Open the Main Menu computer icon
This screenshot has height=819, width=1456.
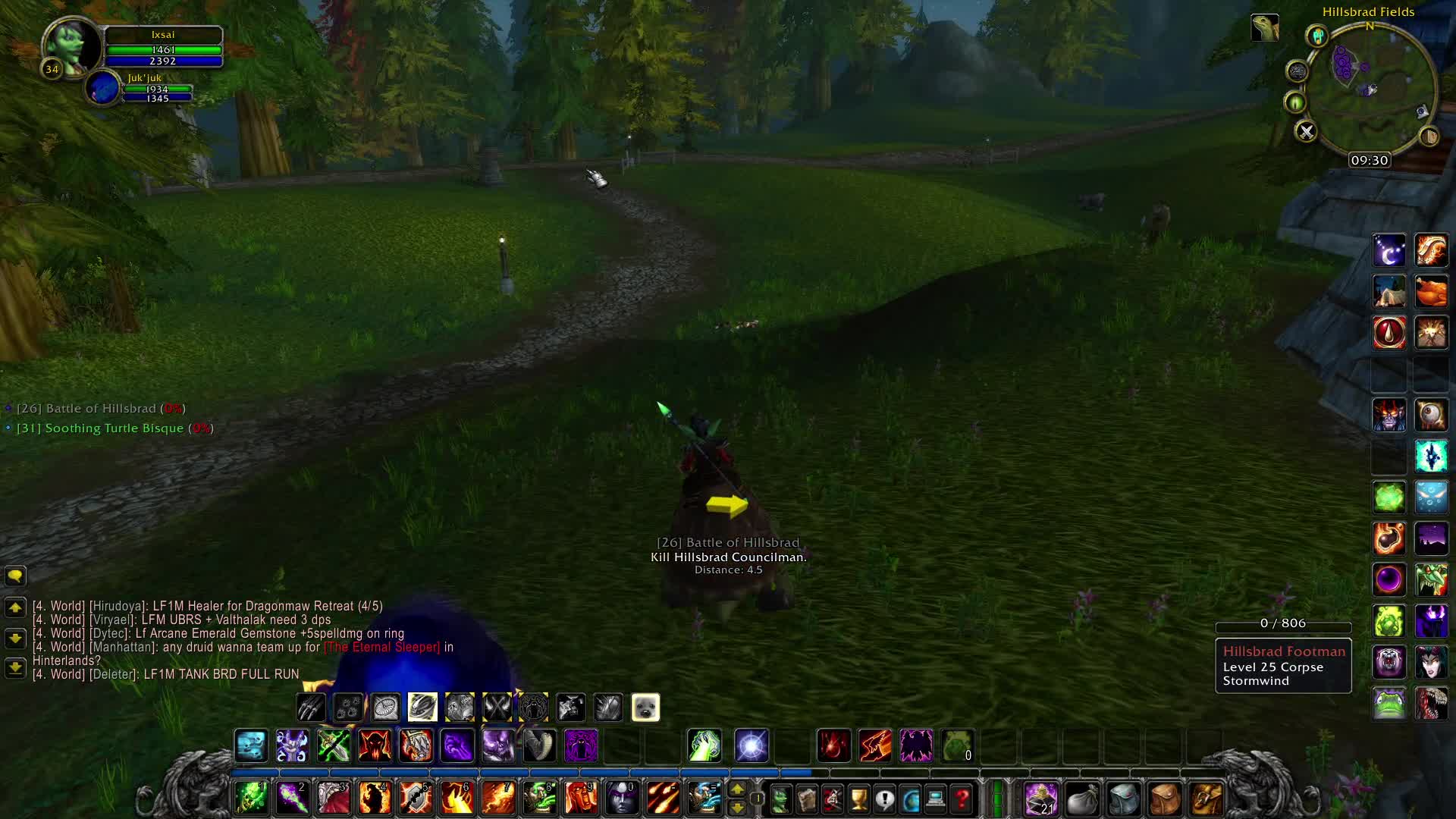pyautogui.click(x=935, y=799)
